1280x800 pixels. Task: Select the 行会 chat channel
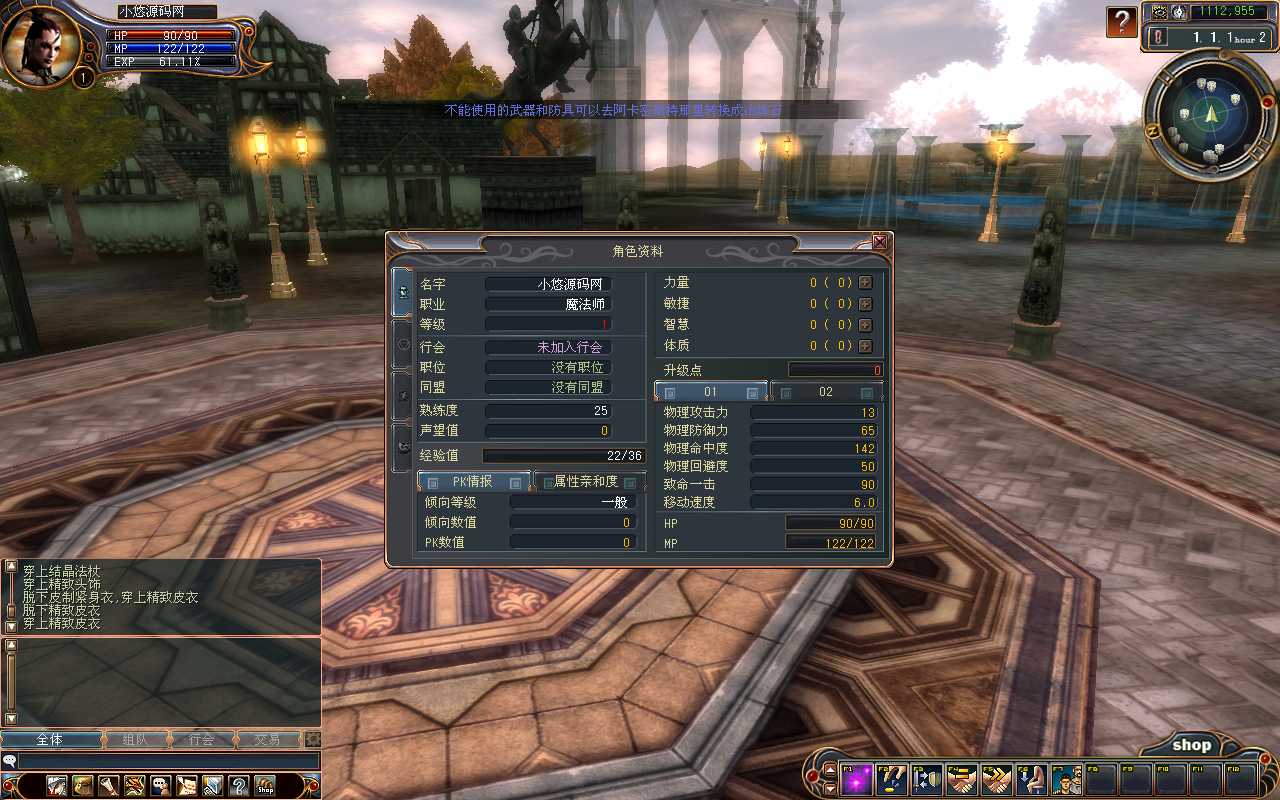pos(201,740)
